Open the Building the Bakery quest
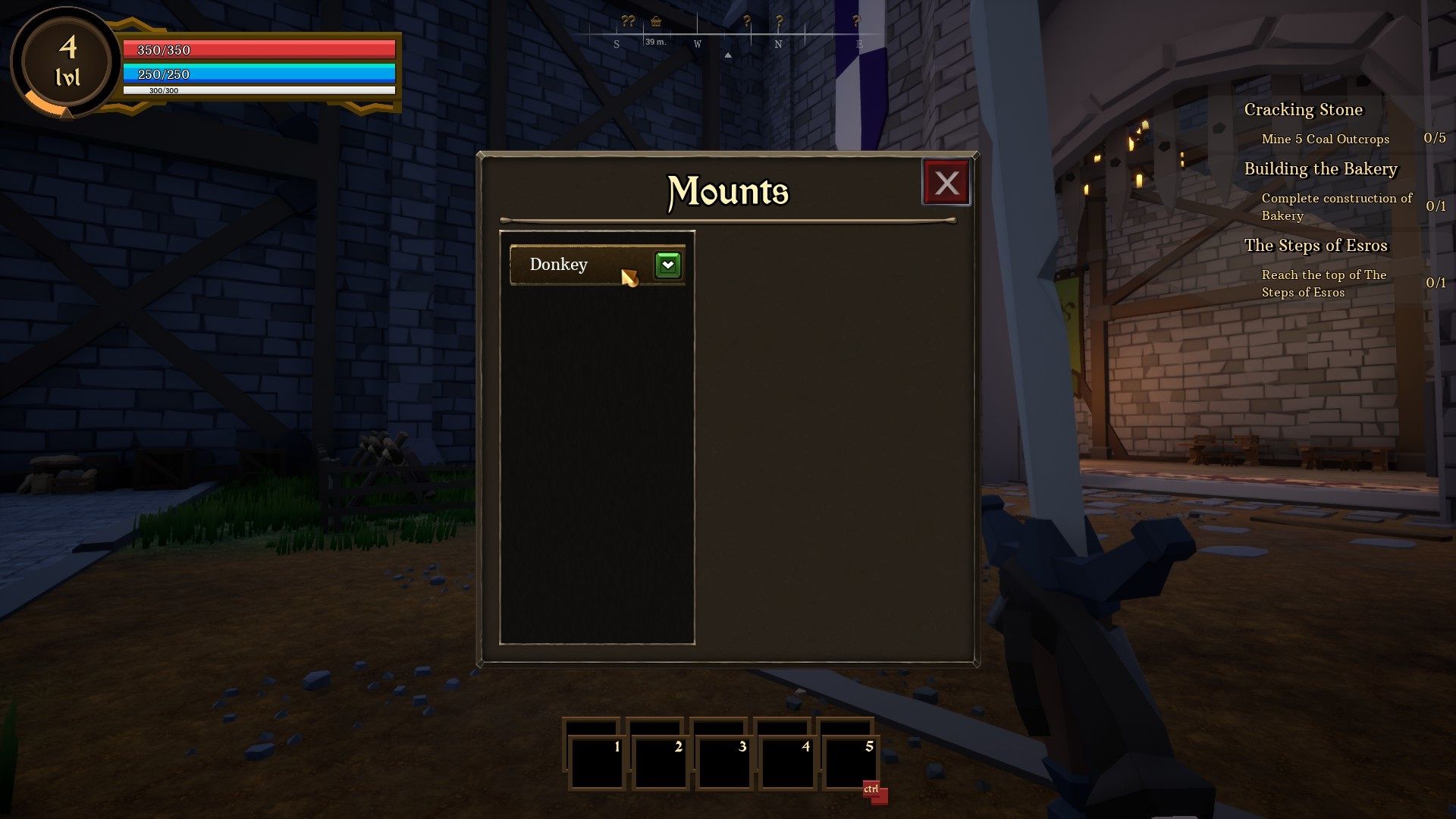The height and width of the screenshot is (819, 1456). 1319,169
